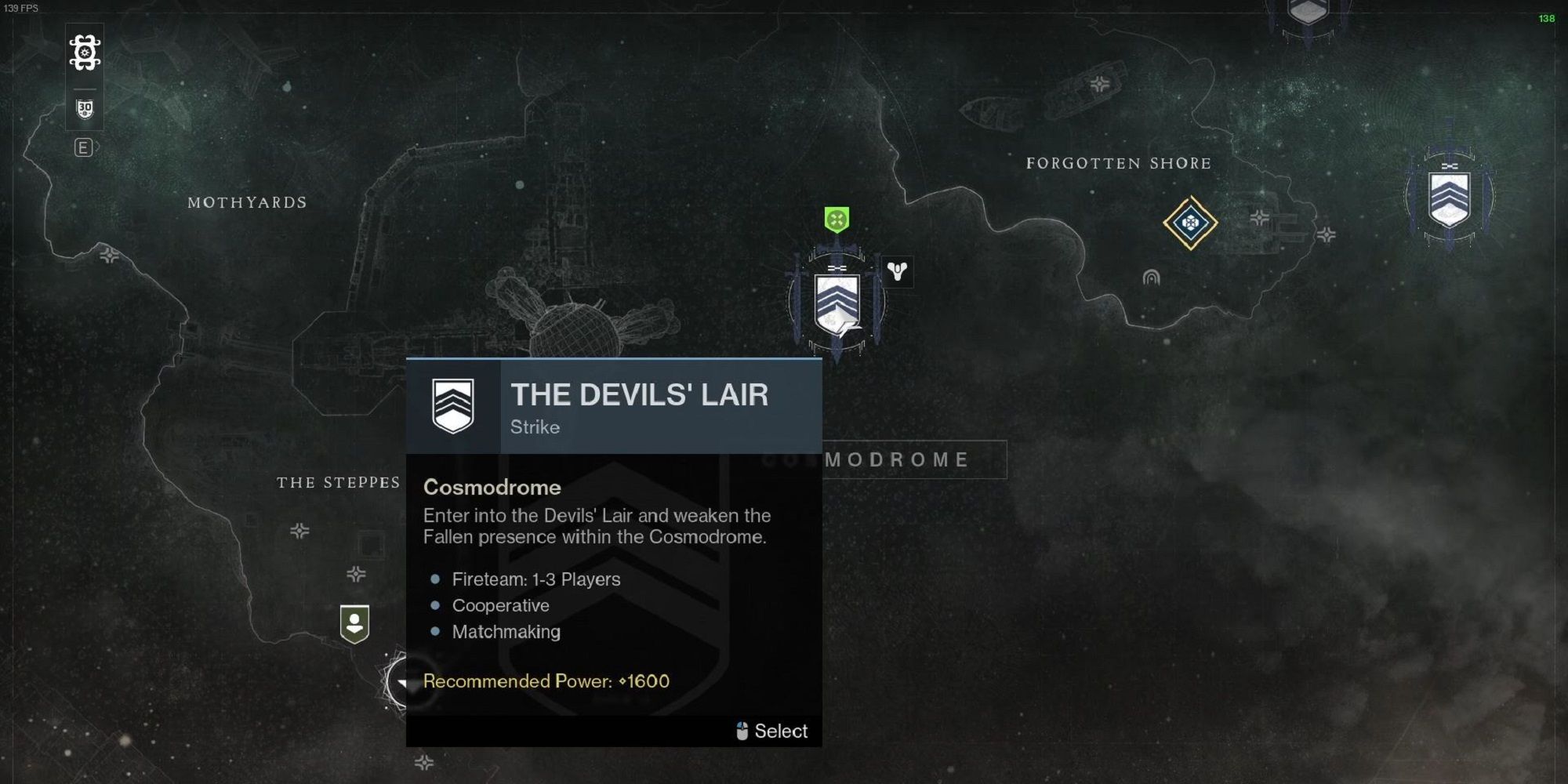Visit the vendor marker in The Steppes
The image size is (1568, 784).
354,624
